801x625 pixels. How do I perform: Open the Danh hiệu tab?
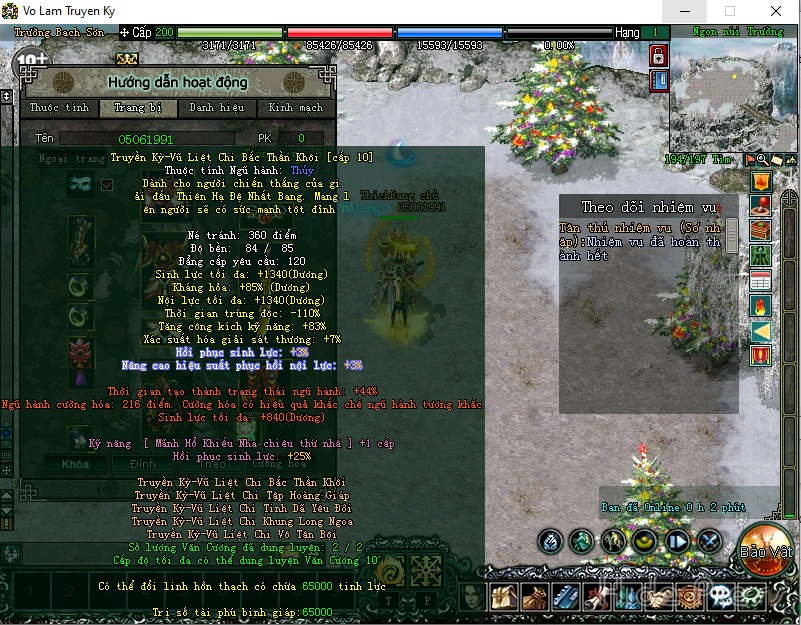tap(217, 108)
